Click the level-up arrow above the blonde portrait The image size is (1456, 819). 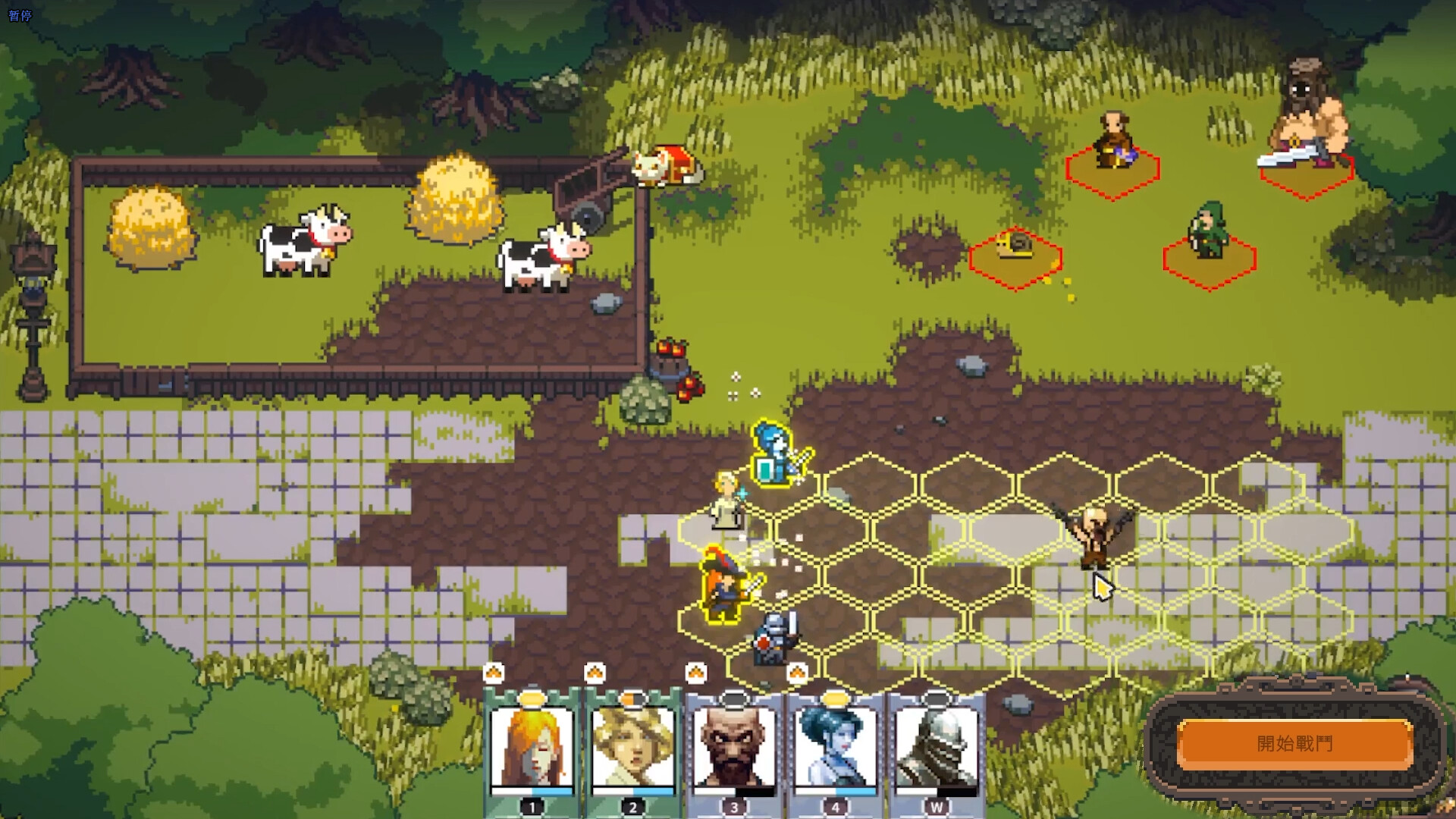pyautogui.click(x=595, y=672)
